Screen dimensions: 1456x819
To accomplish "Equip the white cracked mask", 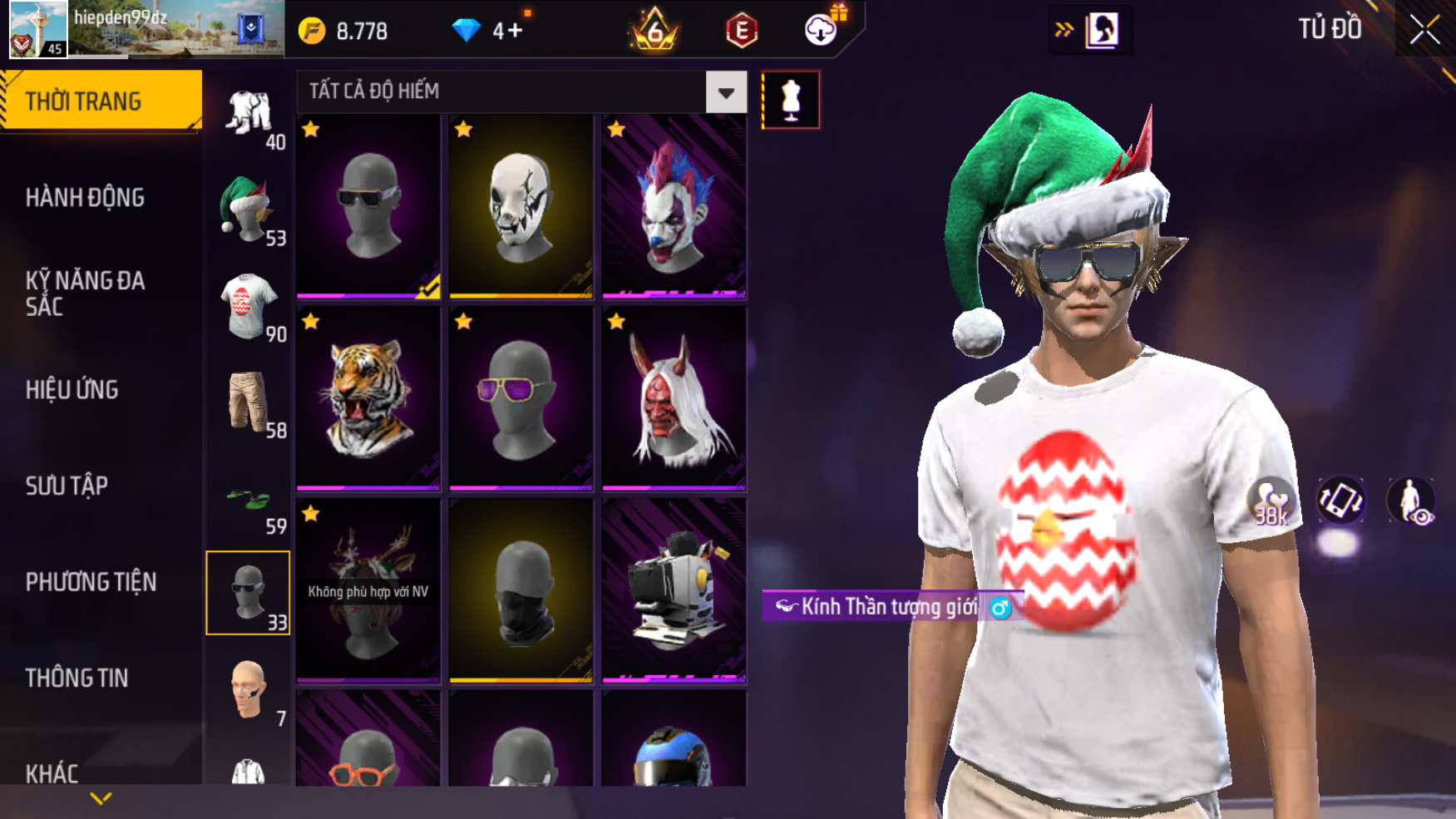I will [521, 207].
